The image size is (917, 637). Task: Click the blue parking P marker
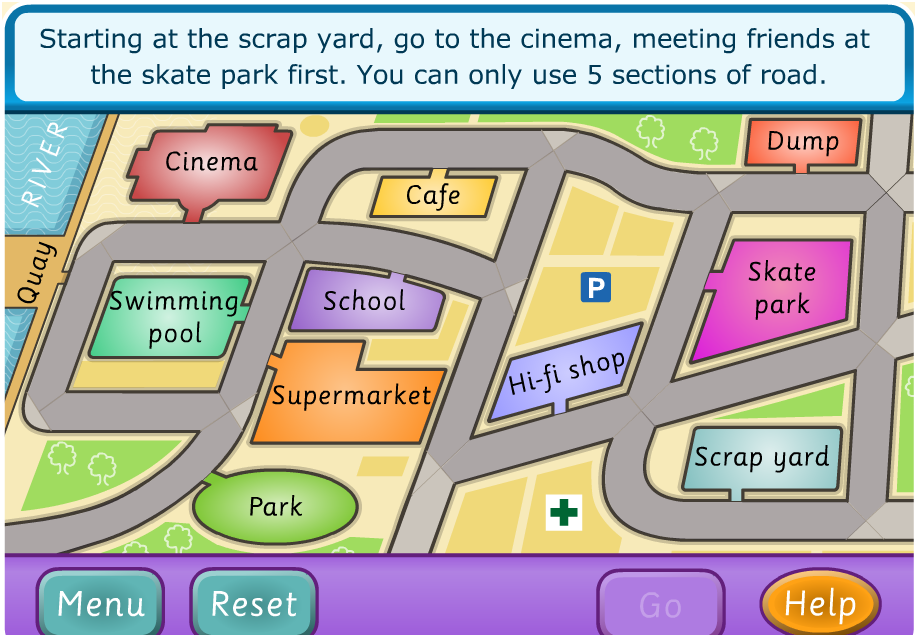point(596,289)
